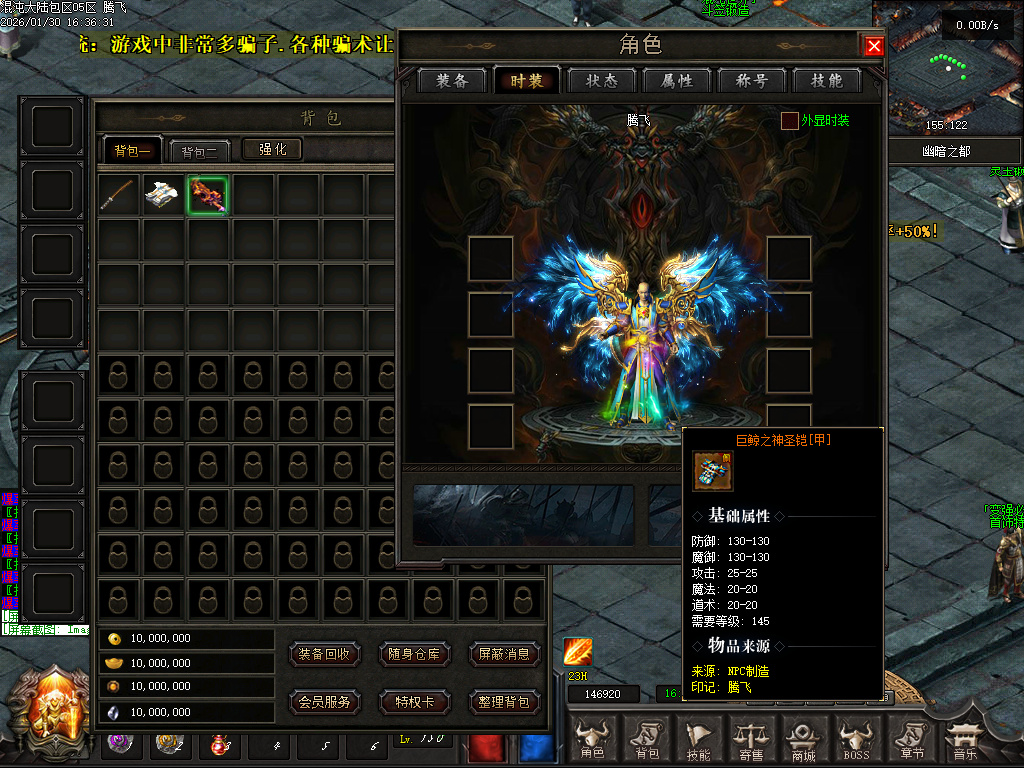Select the green-highlighted flaming weapon item
Screen dimensions: 1024x768
point(207,195)
